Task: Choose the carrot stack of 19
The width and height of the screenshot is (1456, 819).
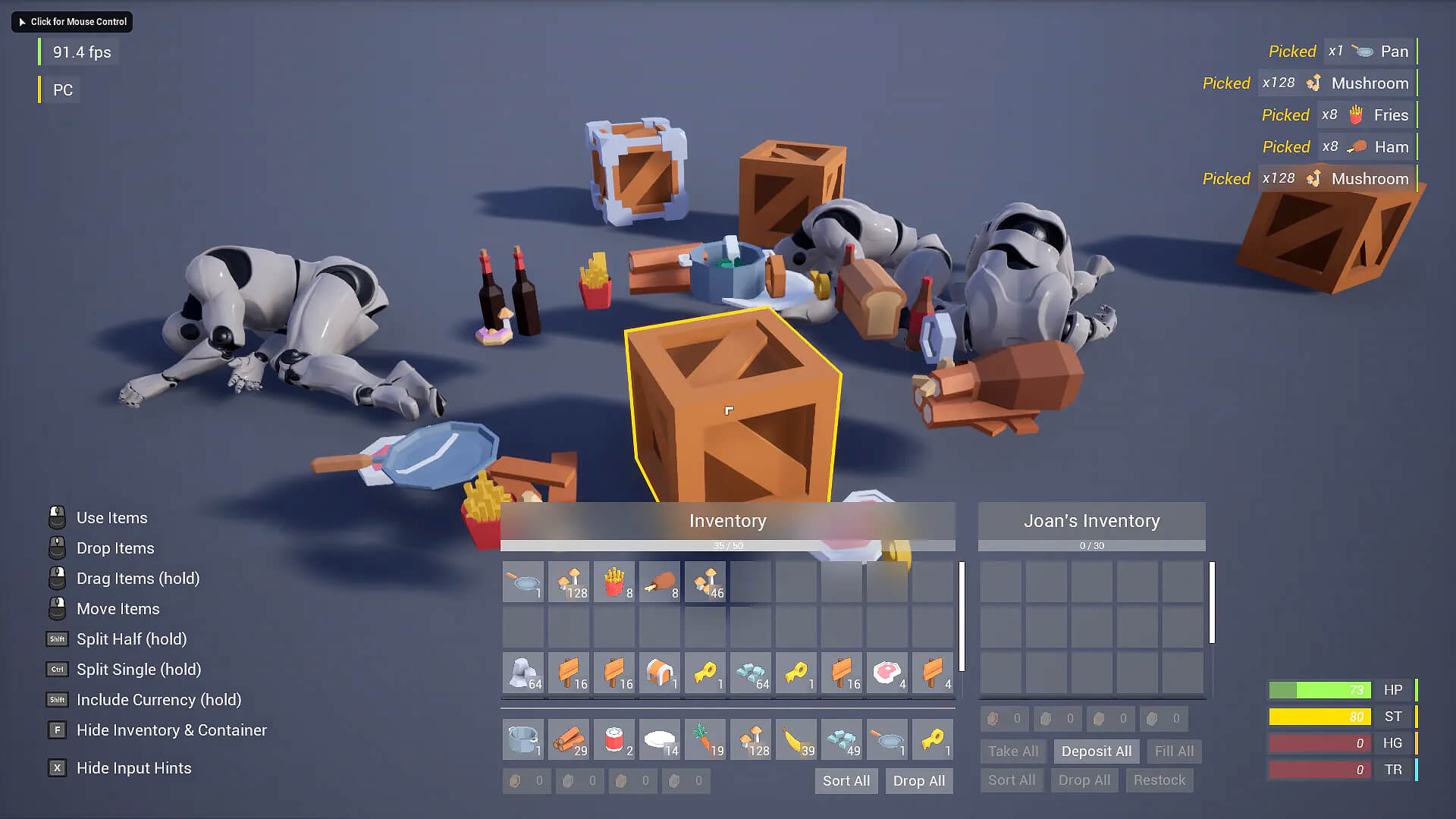Action: pos(705,739)
